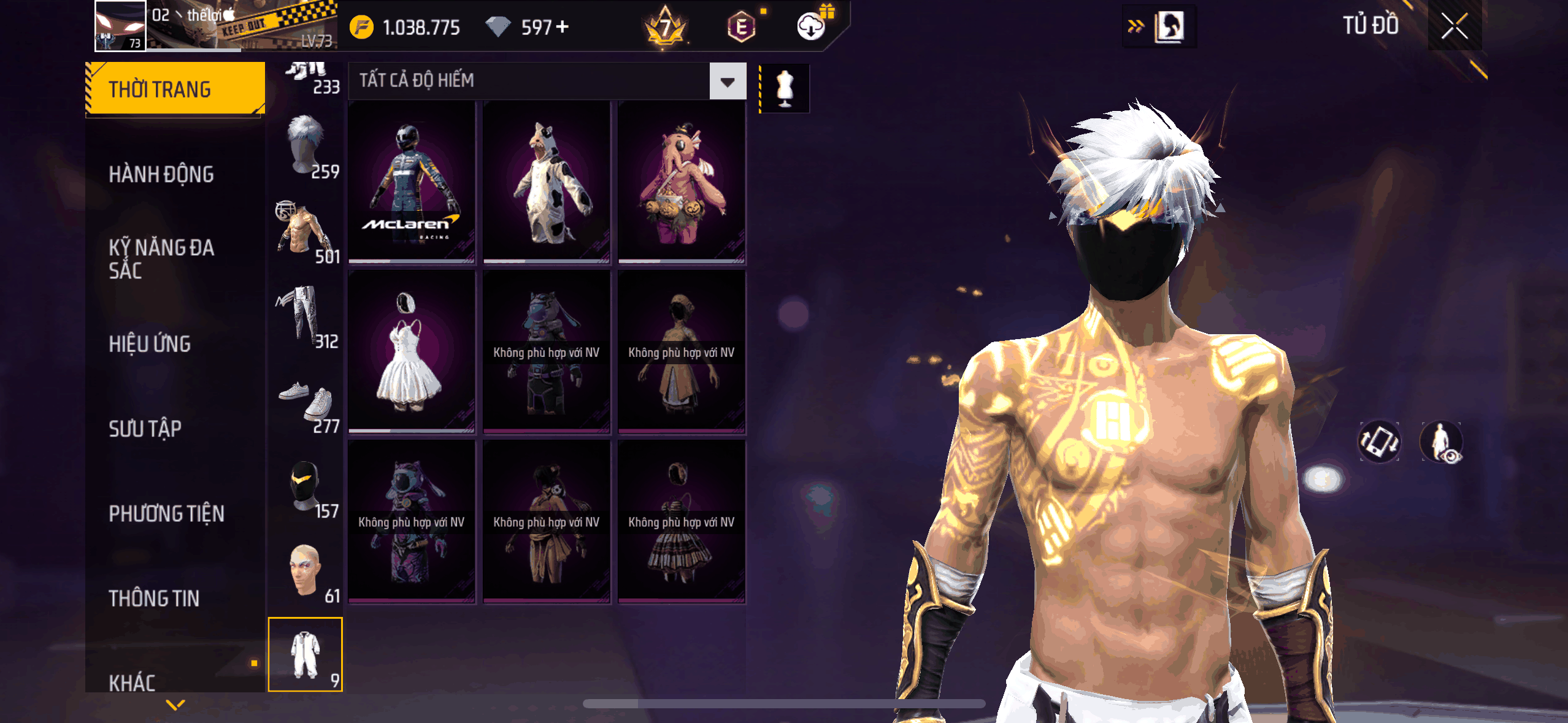
Task: Show the PHƯƠNG TIỆN tab
Action: pyautogui.click(x=166, y=513)
